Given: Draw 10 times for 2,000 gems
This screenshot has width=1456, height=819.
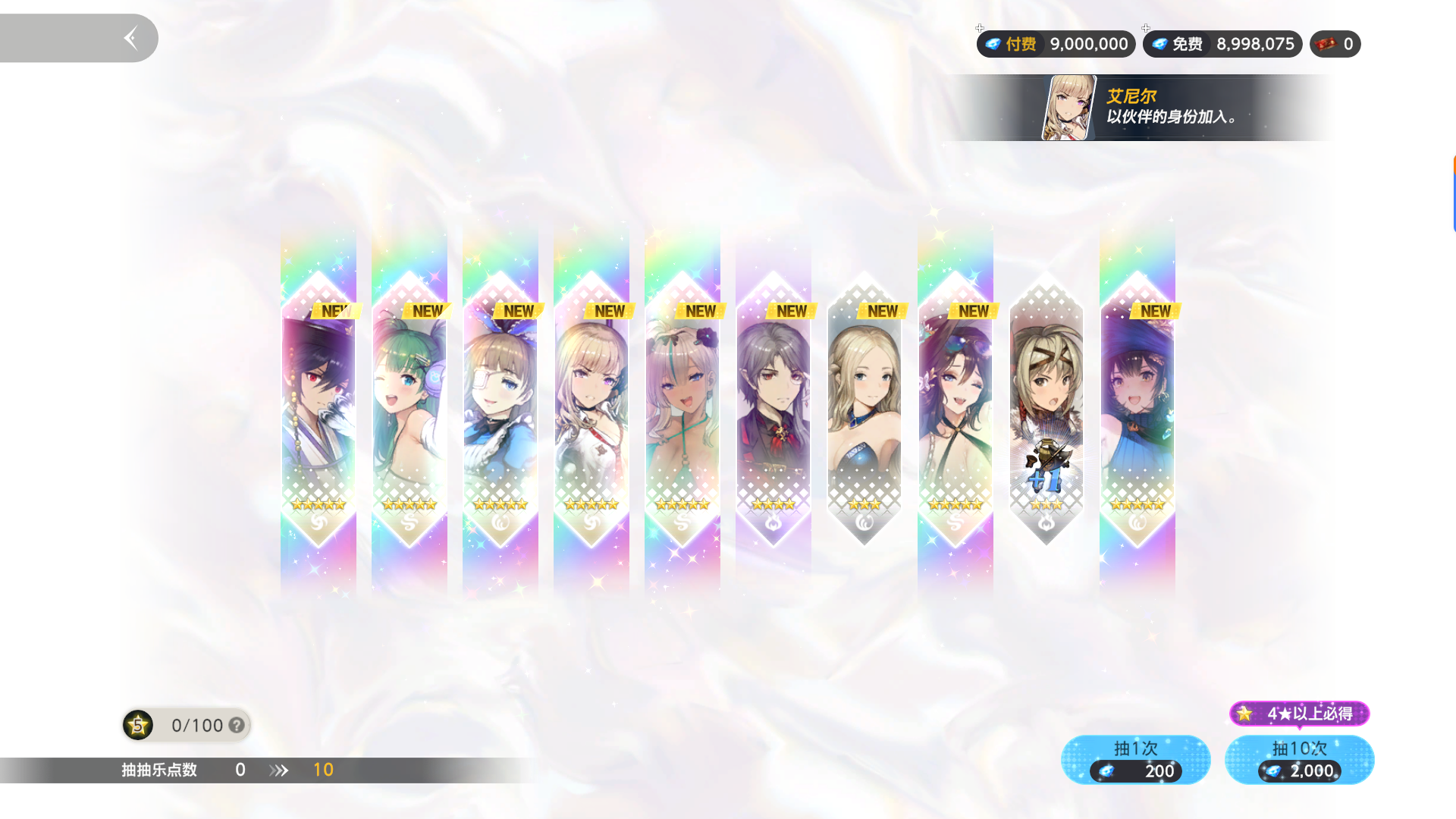Looking at the screenshot, I should point(1299,760).
